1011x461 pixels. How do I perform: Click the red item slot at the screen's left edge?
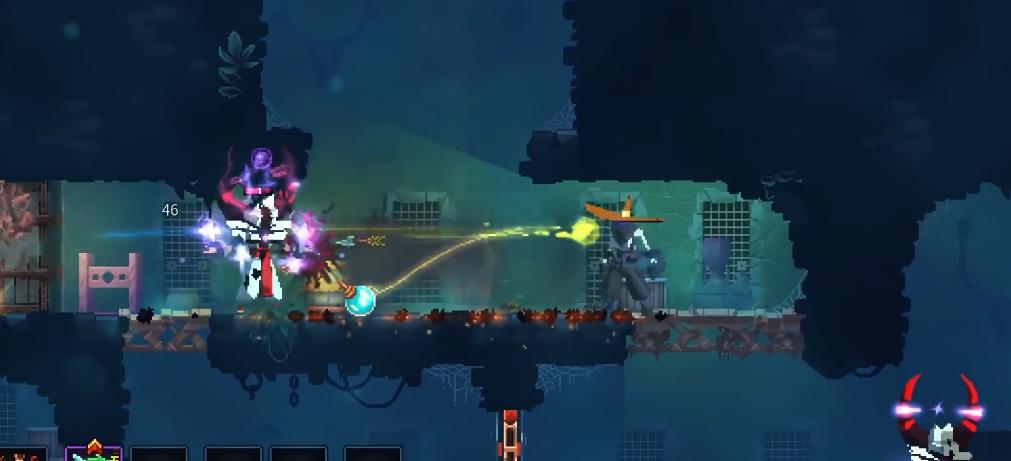click(24, 455)
